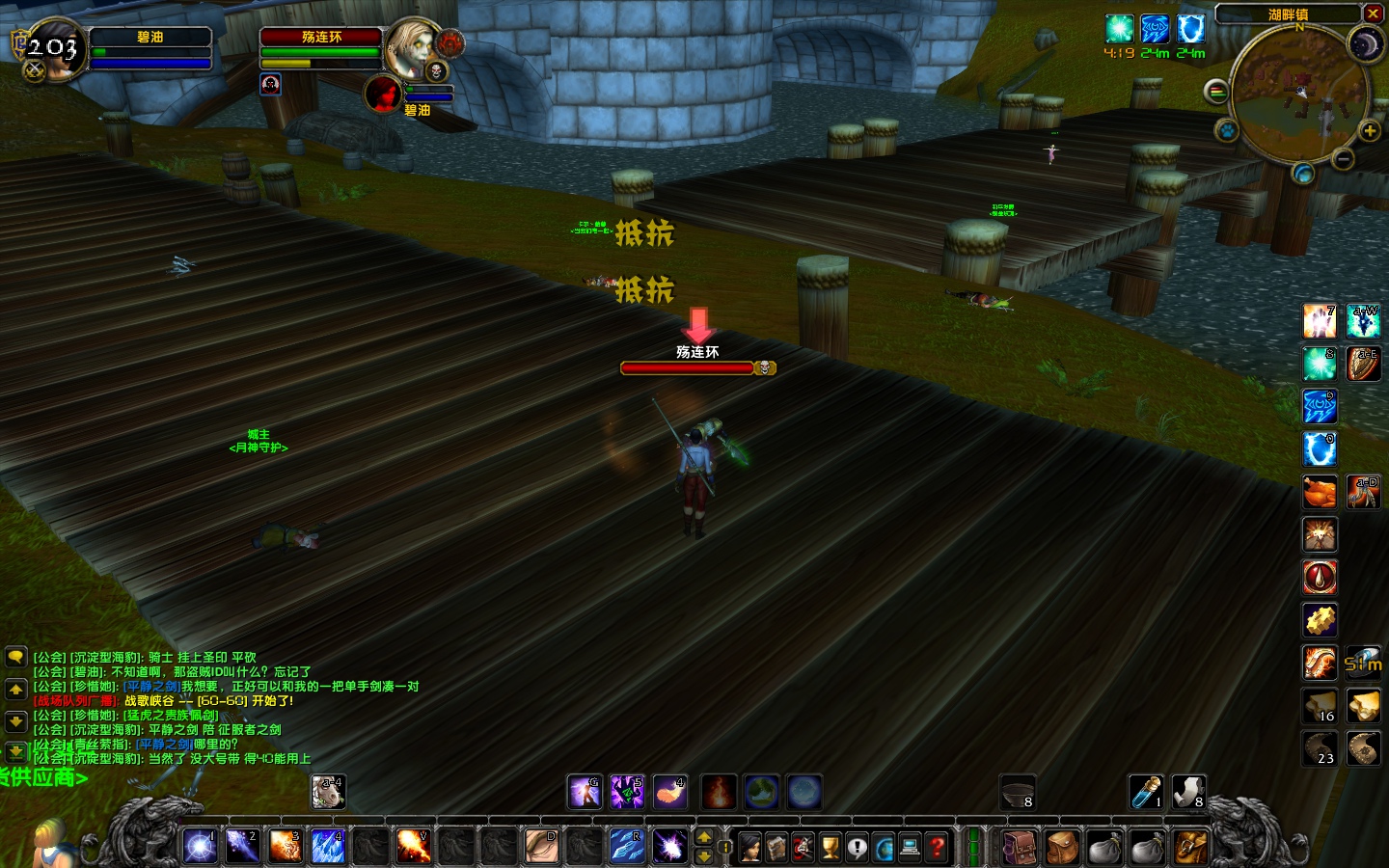Click the latency indicator bars beside the minimap
The height and width of the screenshot is (868, 1389).
1216,91
